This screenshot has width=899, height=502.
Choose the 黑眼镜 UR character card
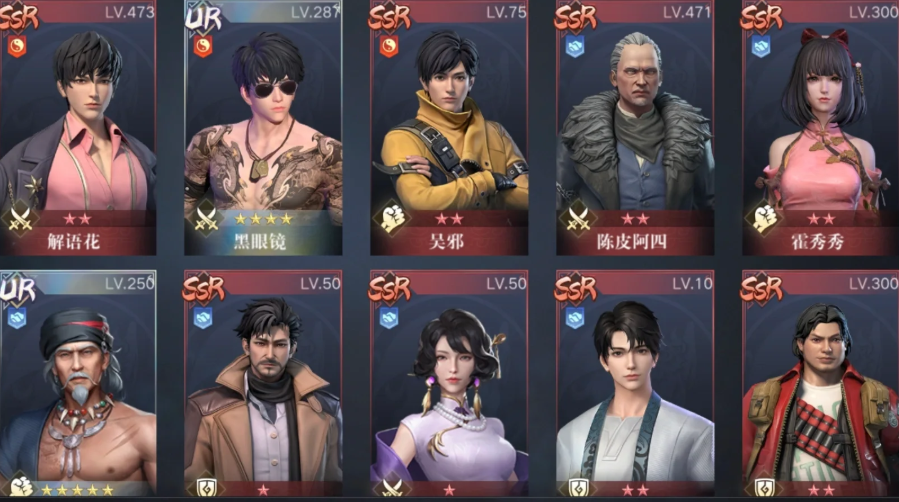pos(264,130)
